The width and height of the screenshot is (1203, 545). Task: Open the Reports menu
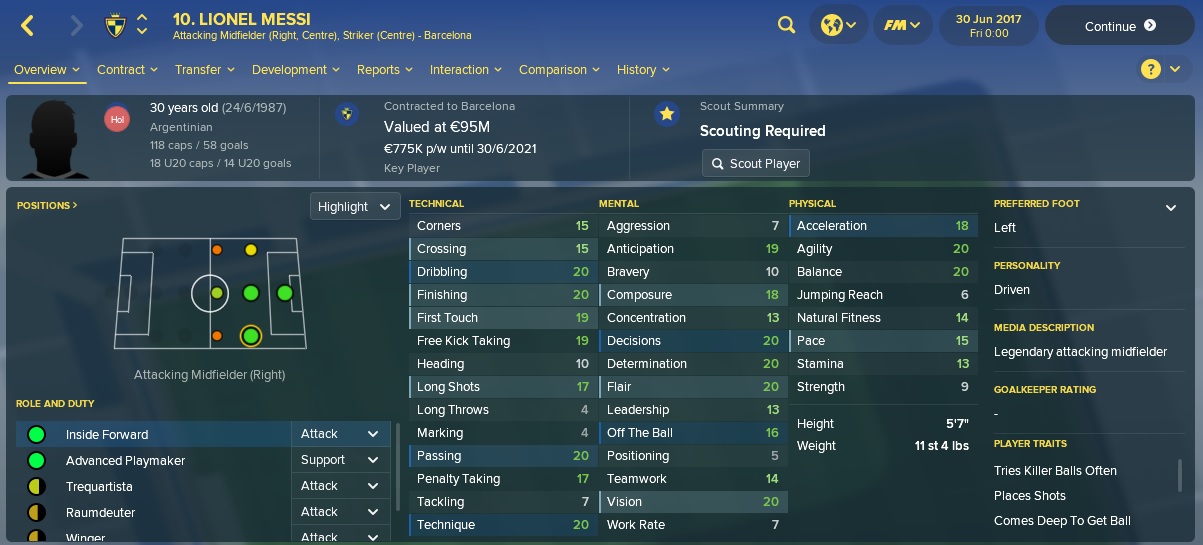coord(384,70)
